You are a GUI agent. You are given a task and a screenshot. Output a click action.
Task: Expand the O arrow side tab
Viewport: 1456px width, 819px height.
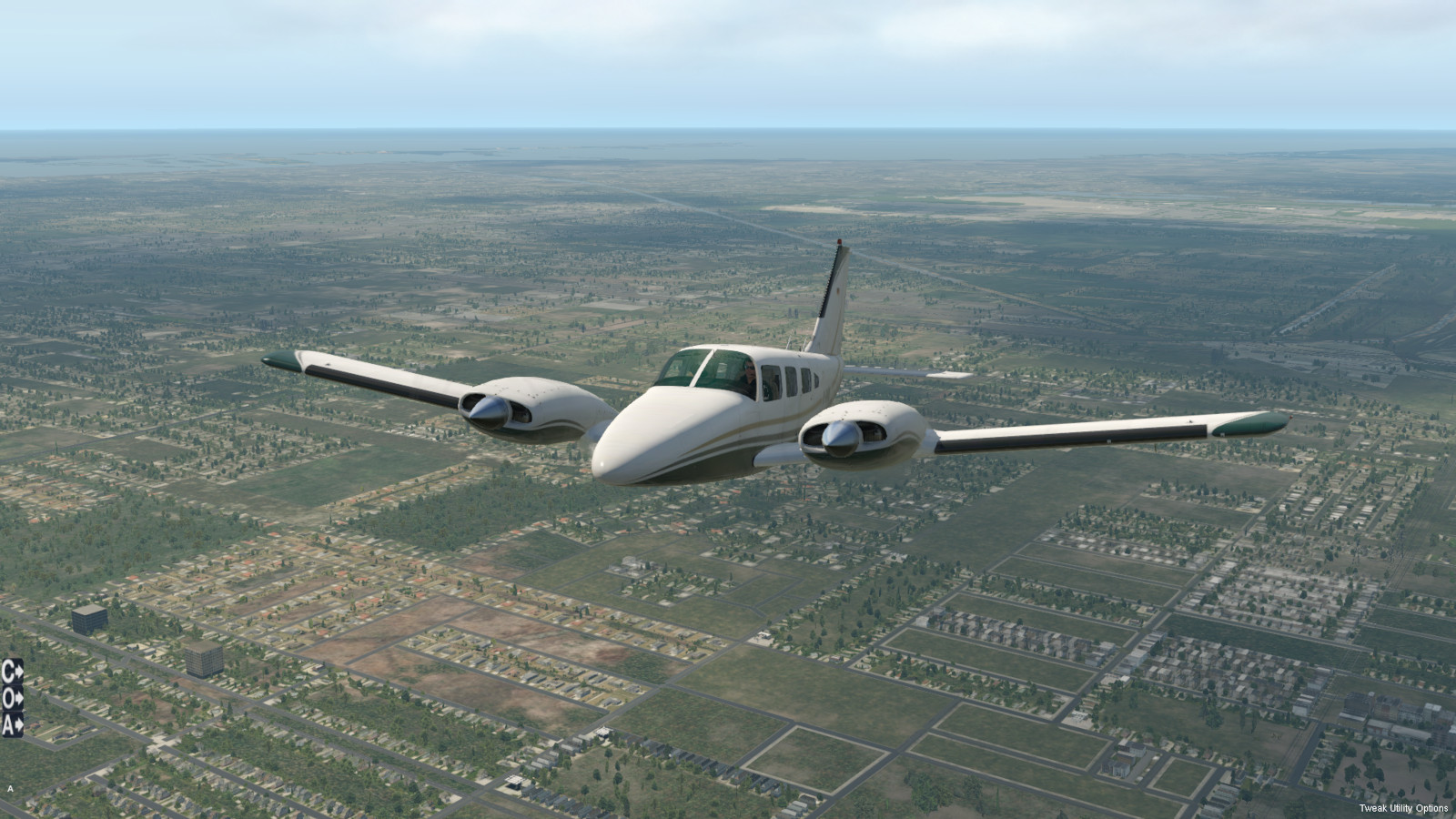(x=12, y=698)
